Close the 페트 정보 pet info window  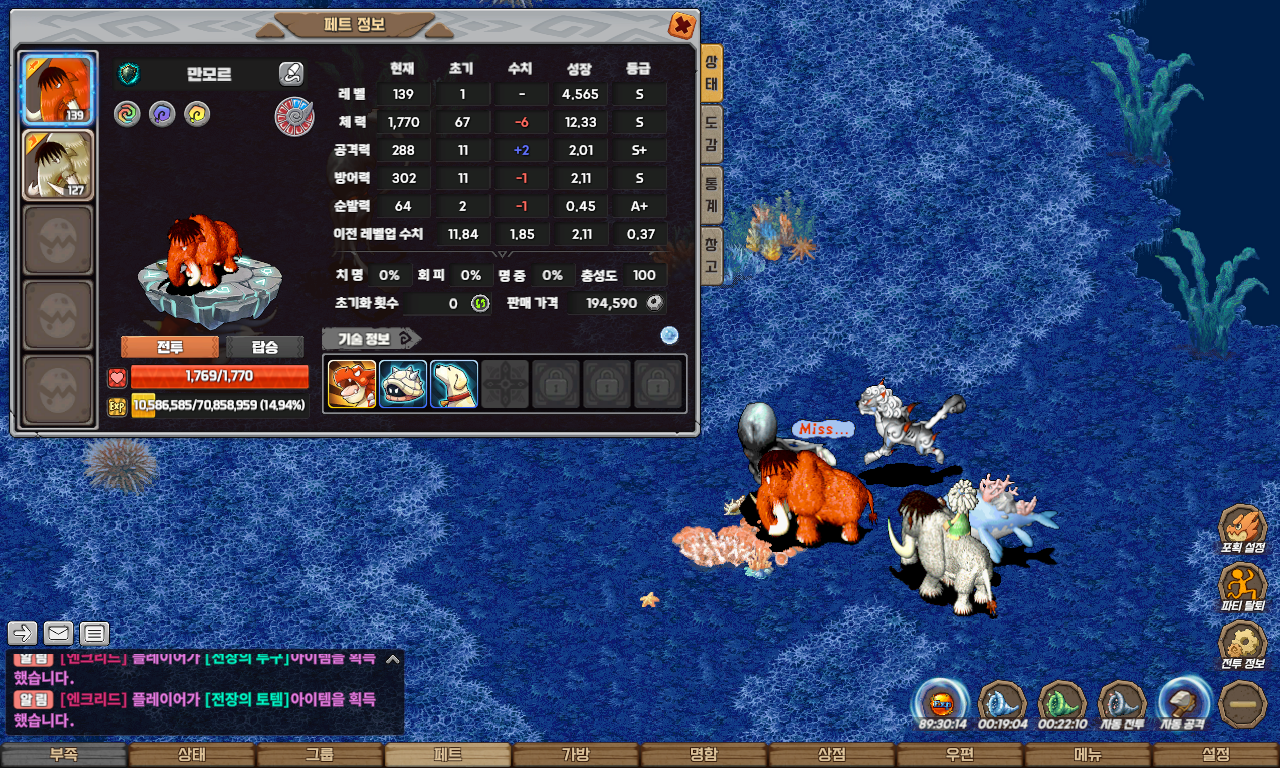tap(681, 25)
